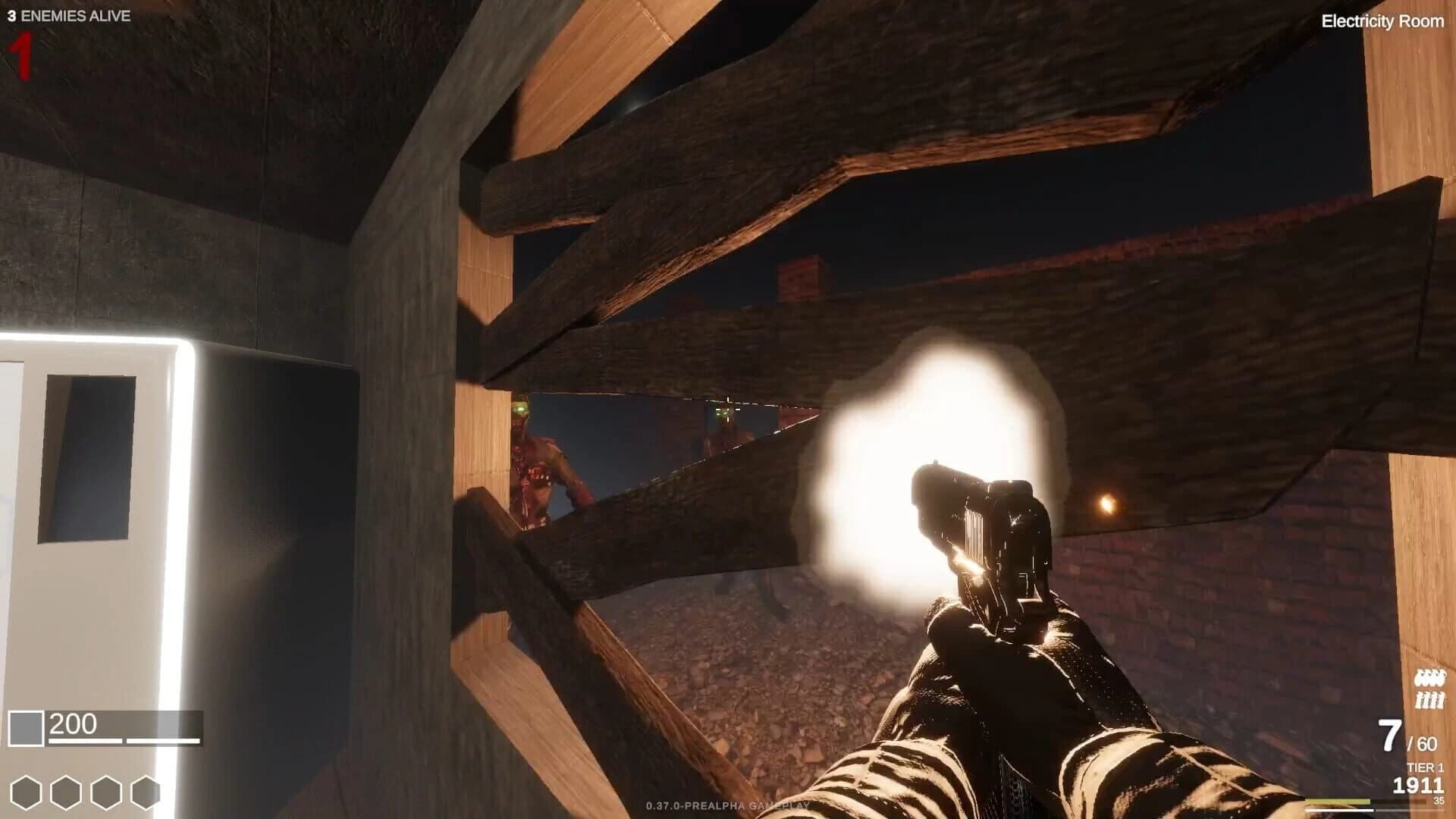Click the top row of bullet icons
The width and height of the screenshot is (1456, 819).
[1432, 679]
